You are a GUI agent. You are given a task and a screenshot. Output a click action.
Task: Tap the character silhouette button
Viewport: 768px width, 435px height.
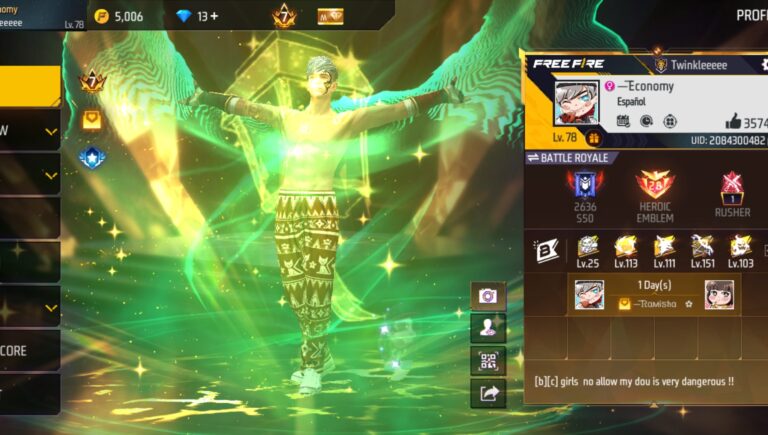pyautogui.click(x=488, y=327)
